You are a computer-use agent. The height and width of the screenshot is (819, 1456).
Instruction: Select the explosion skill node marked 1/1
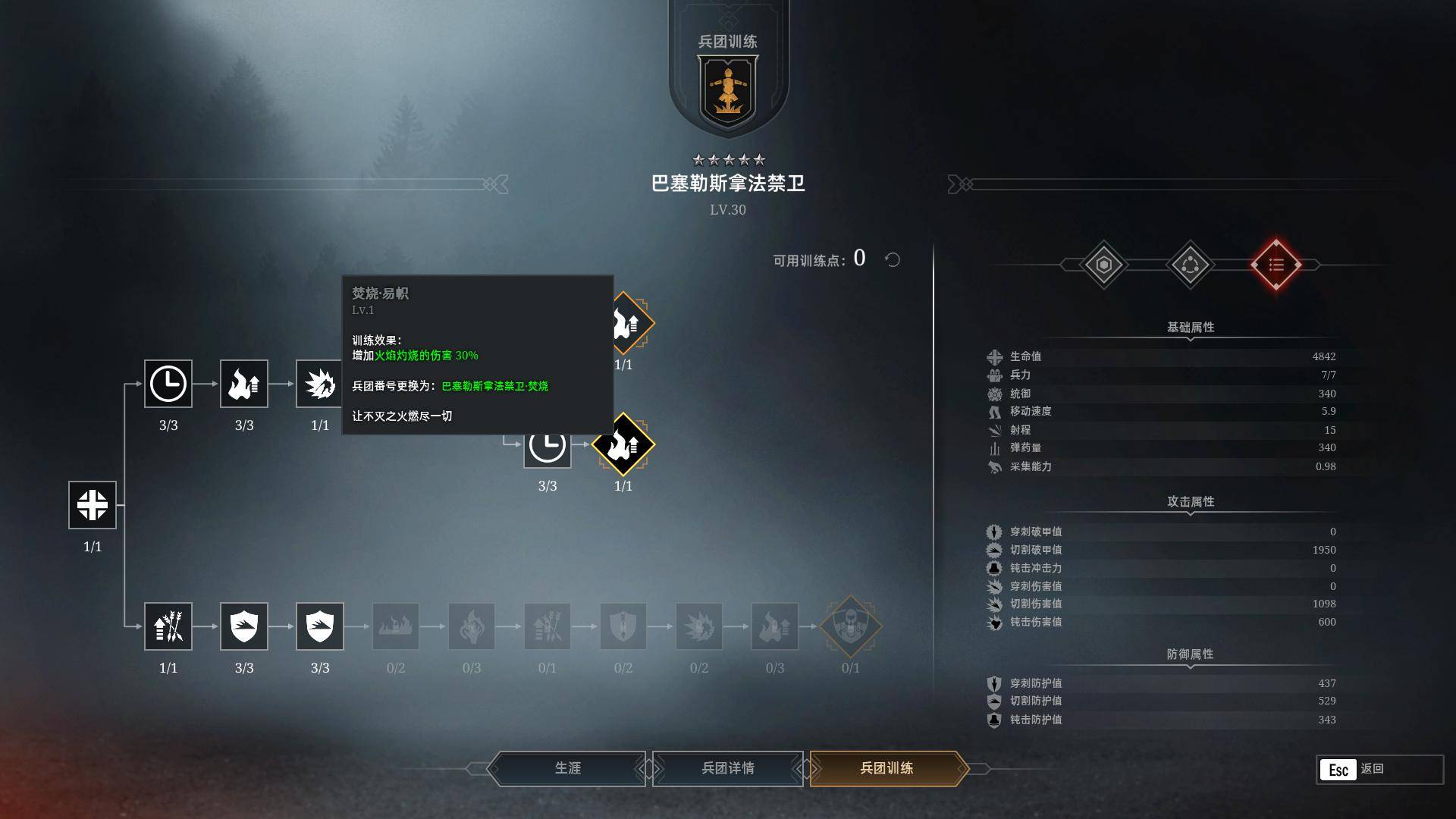click(x=319, y=383)
